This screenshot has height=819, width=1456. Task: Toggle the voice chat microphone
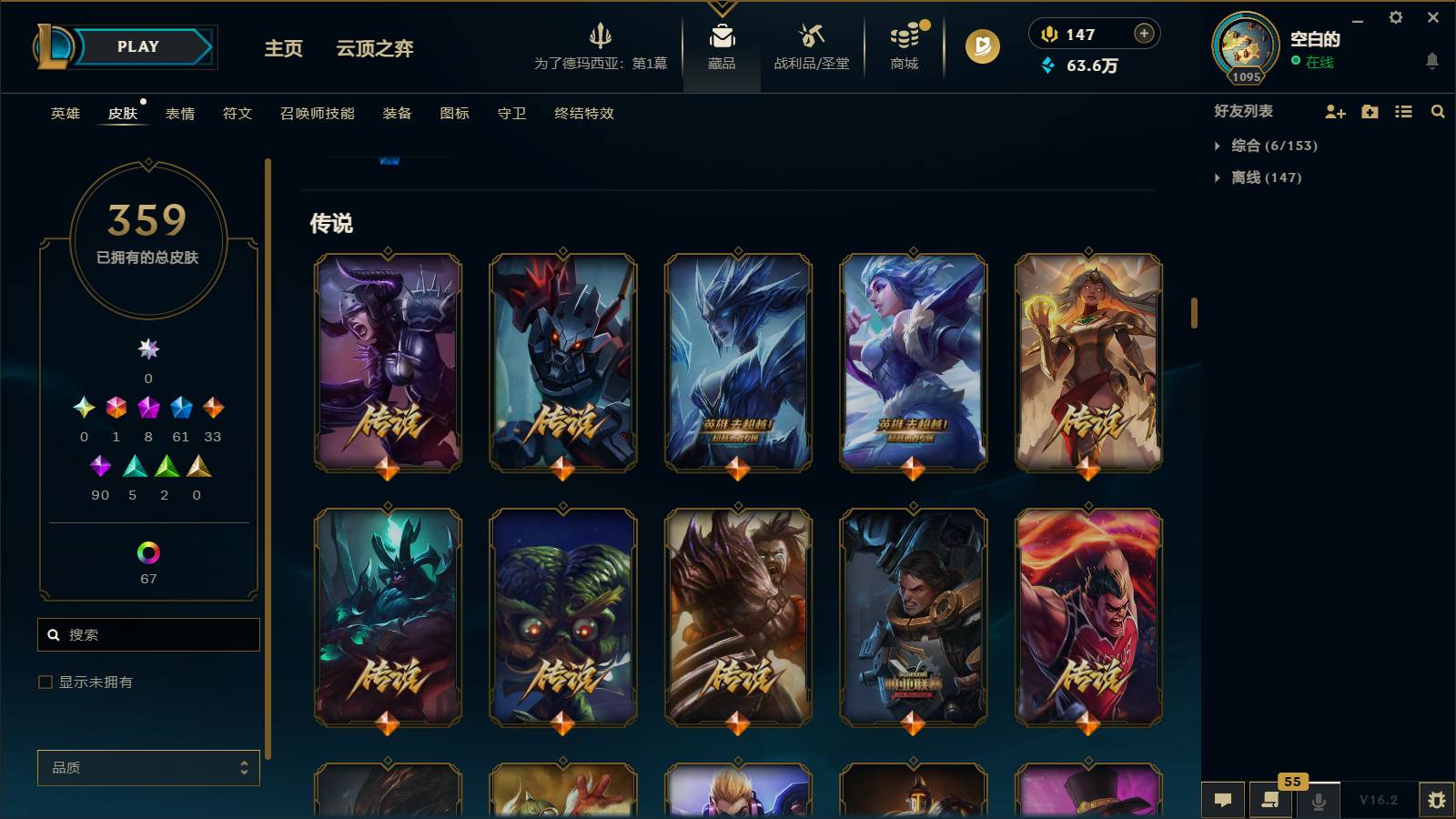(1317, 800)
